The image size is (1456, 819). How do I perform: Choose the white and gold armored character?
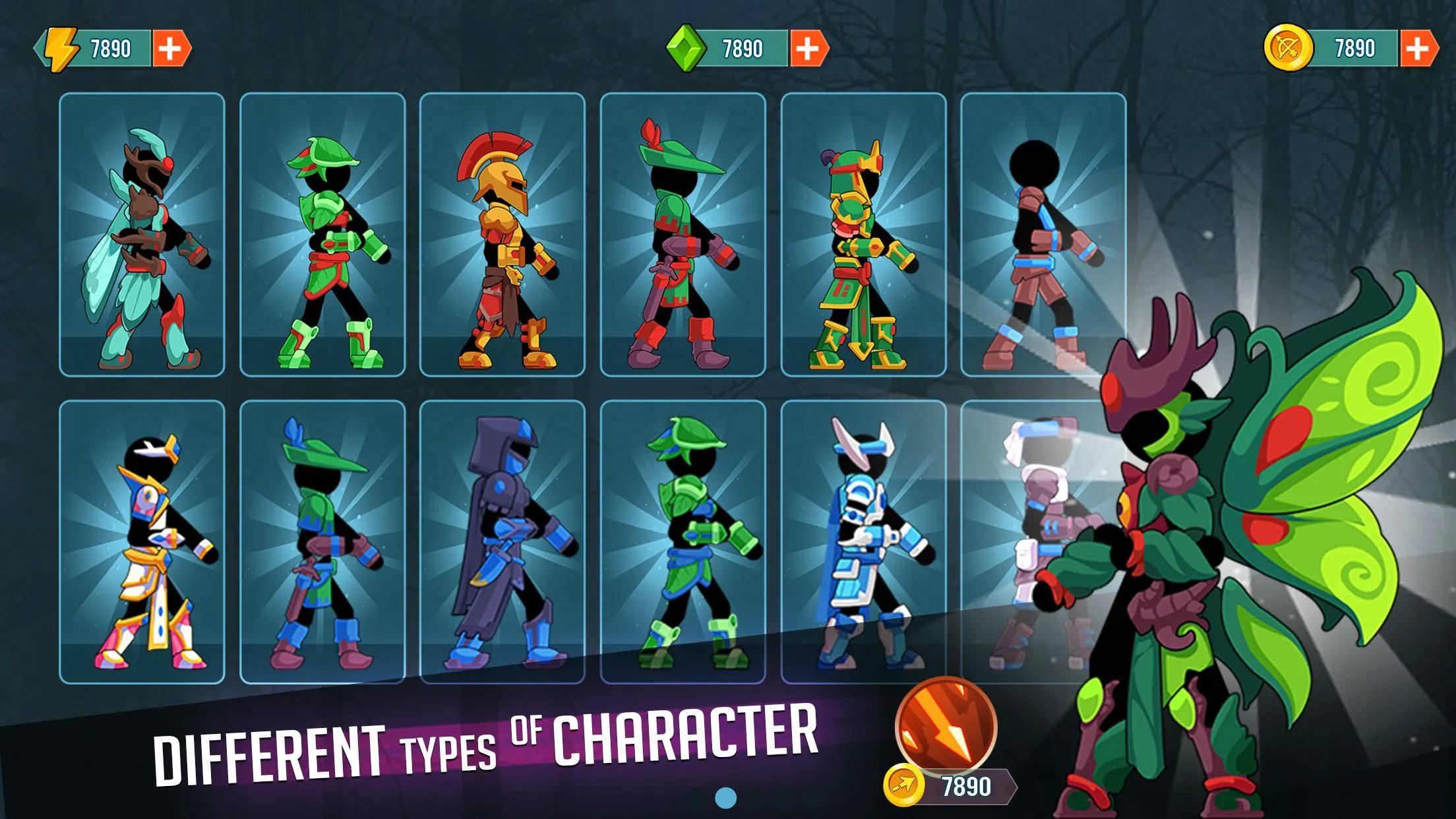(142, 541)
